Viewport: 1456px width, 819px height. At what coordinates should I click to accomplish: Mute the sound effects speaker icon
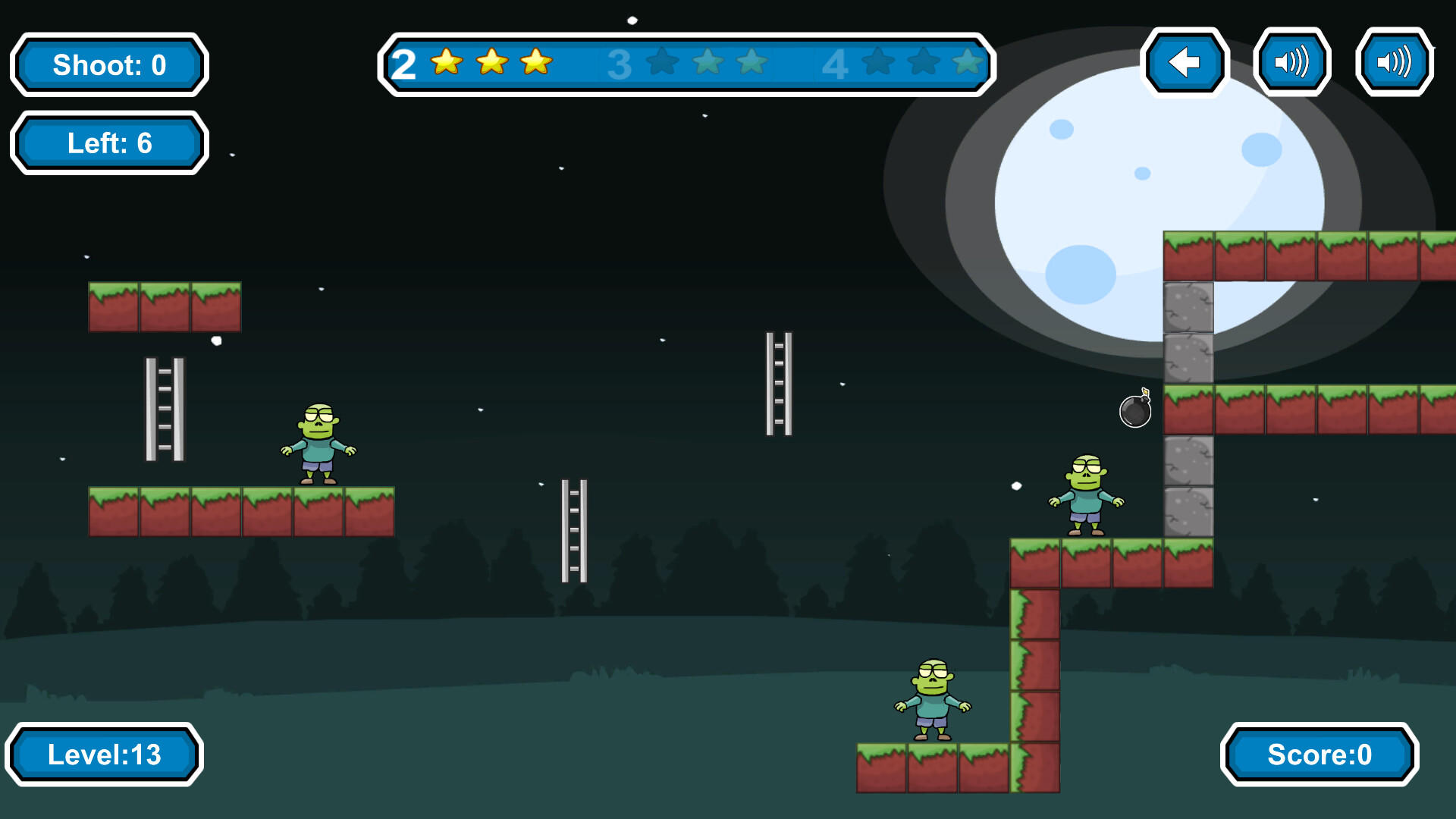(x=1292, y=64)
